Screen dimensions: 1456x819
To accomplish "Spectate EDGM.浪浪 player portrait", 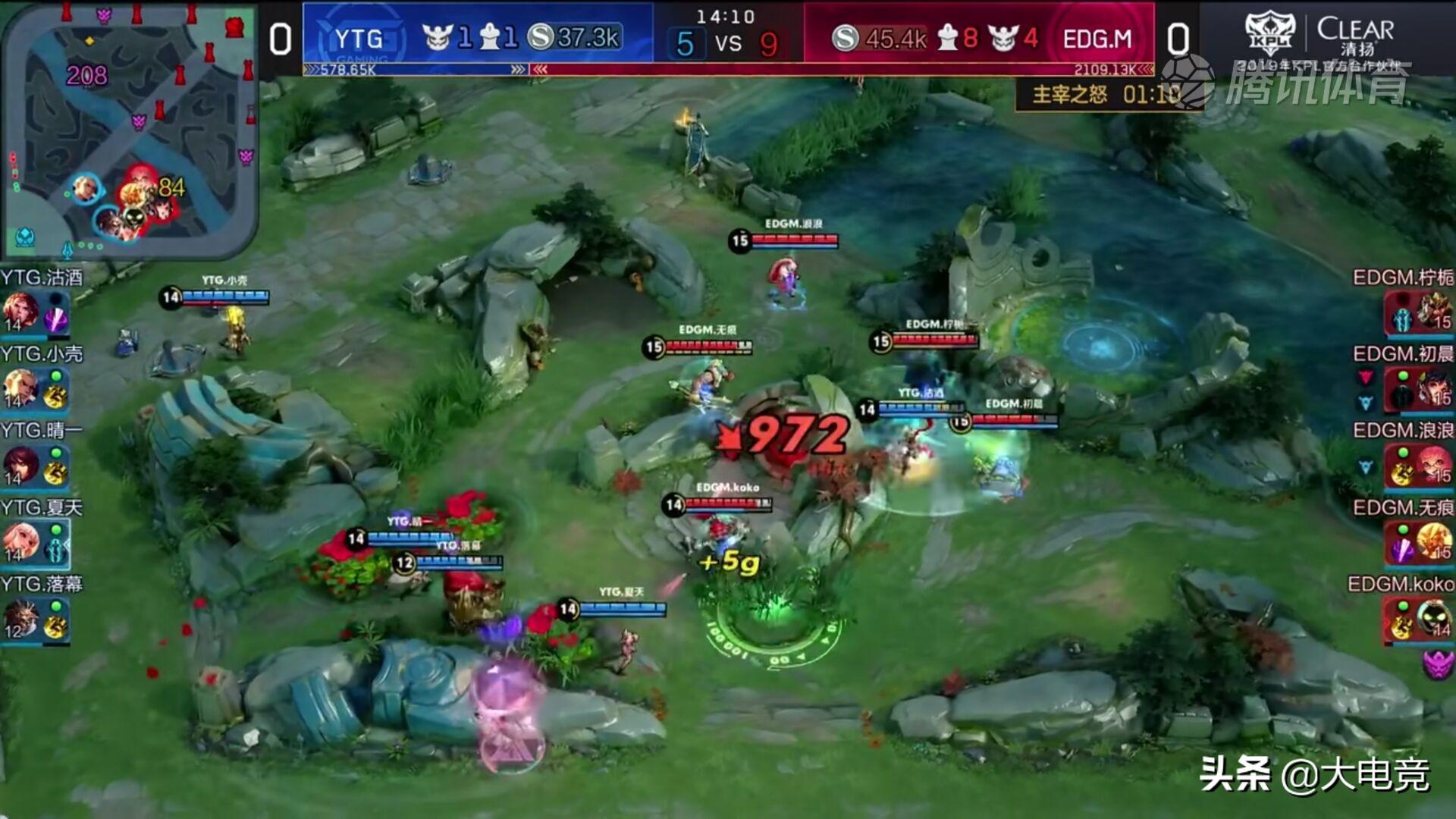I will point(1432,464).
